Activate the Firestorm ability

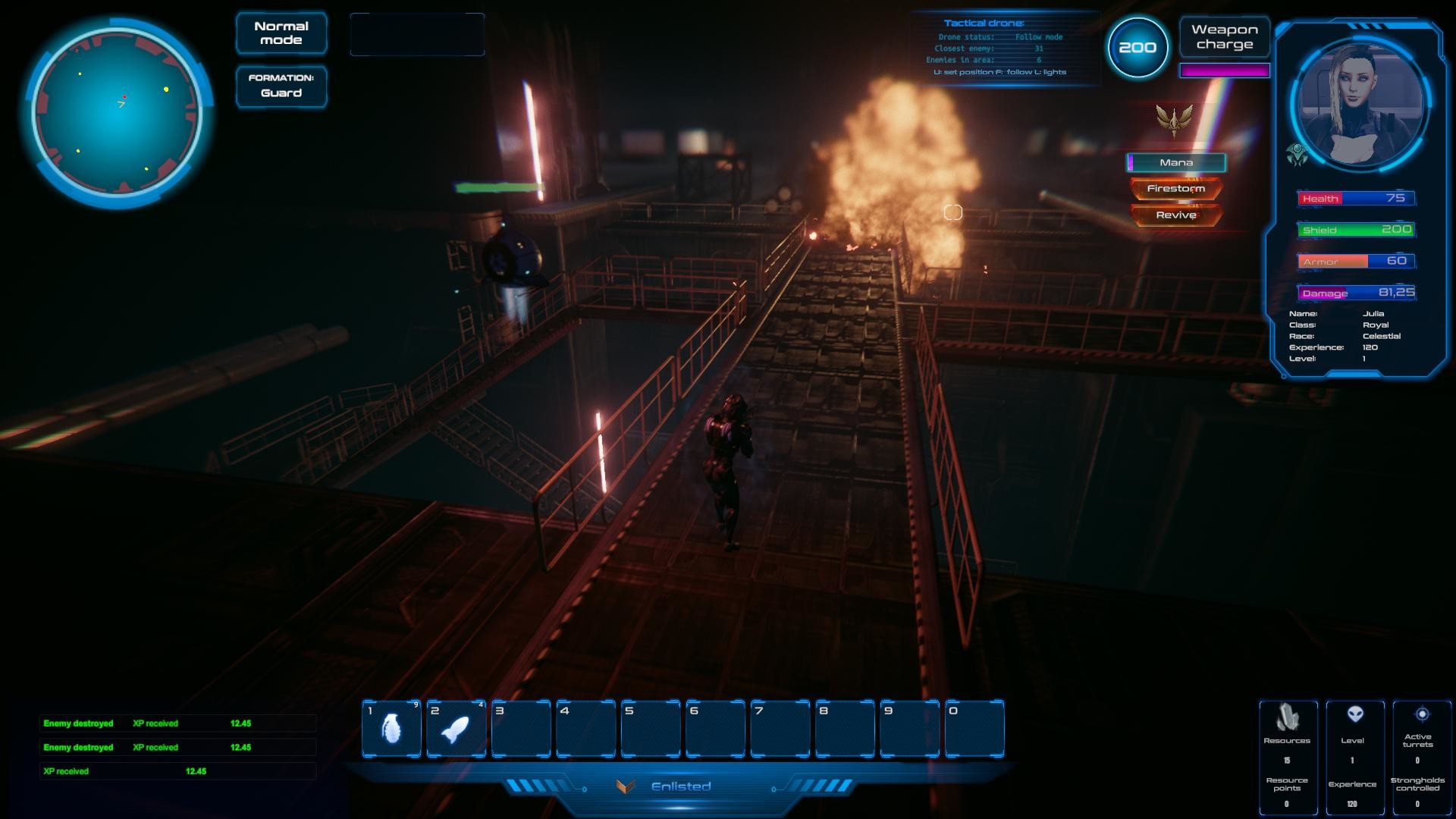[x=1176, y=189]
